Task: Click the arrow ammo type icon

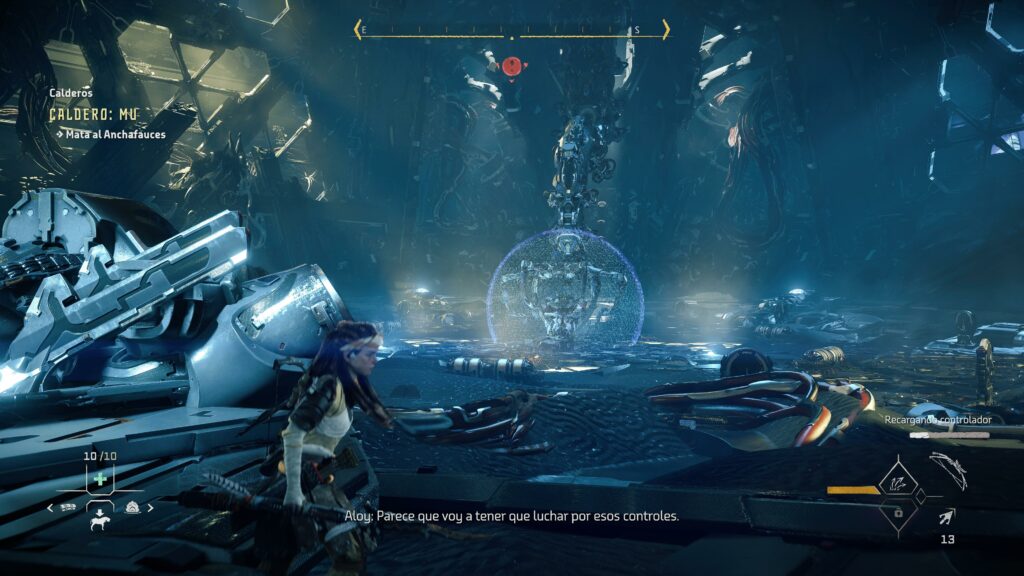Action: pyautogui.click(x=946, y=516)
